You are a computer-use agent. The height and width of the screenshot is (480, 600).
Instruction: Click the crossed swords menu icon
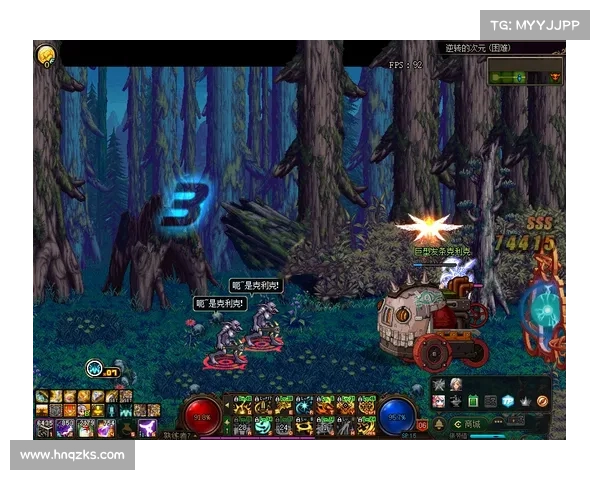point(439,385)
